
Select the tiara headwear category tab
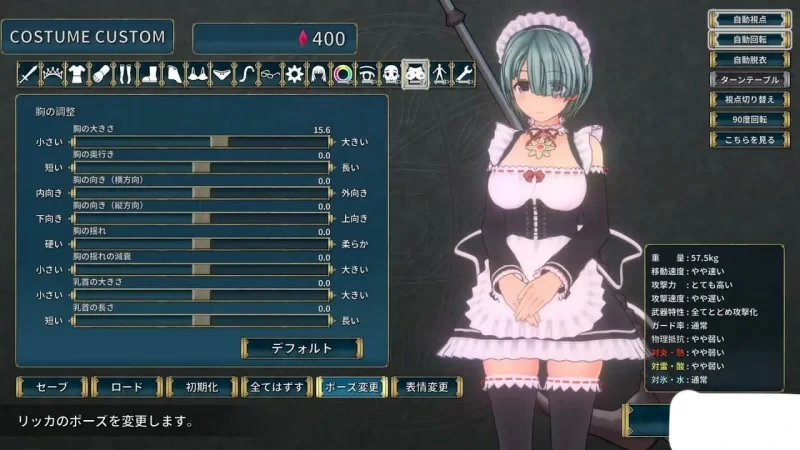click(51, 73)
